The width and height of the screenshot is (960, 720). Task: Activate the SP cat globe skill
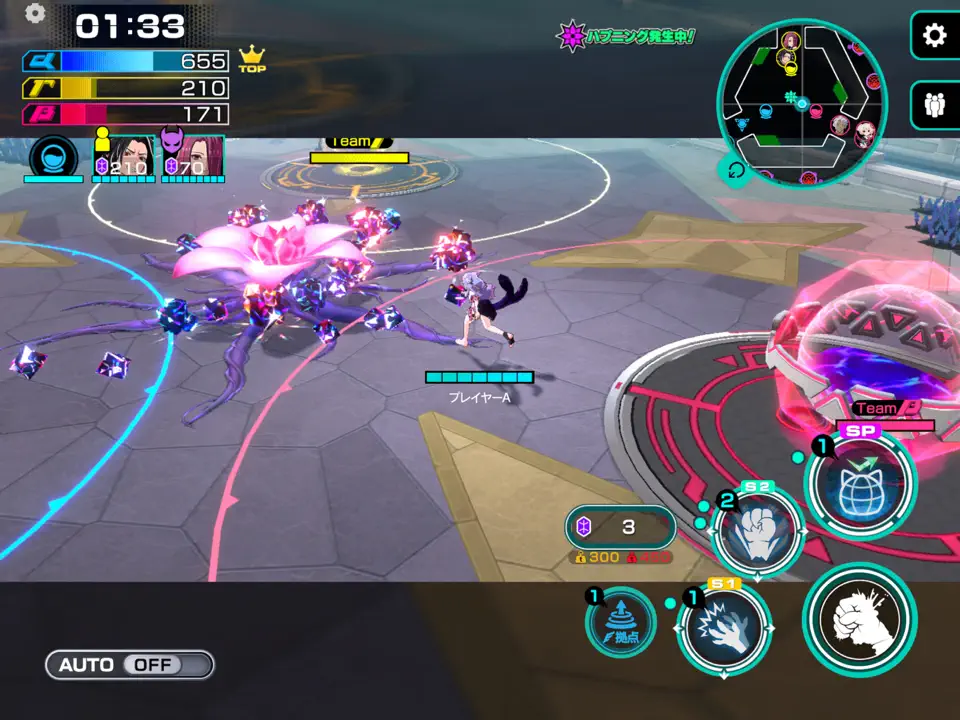[860, 484]
